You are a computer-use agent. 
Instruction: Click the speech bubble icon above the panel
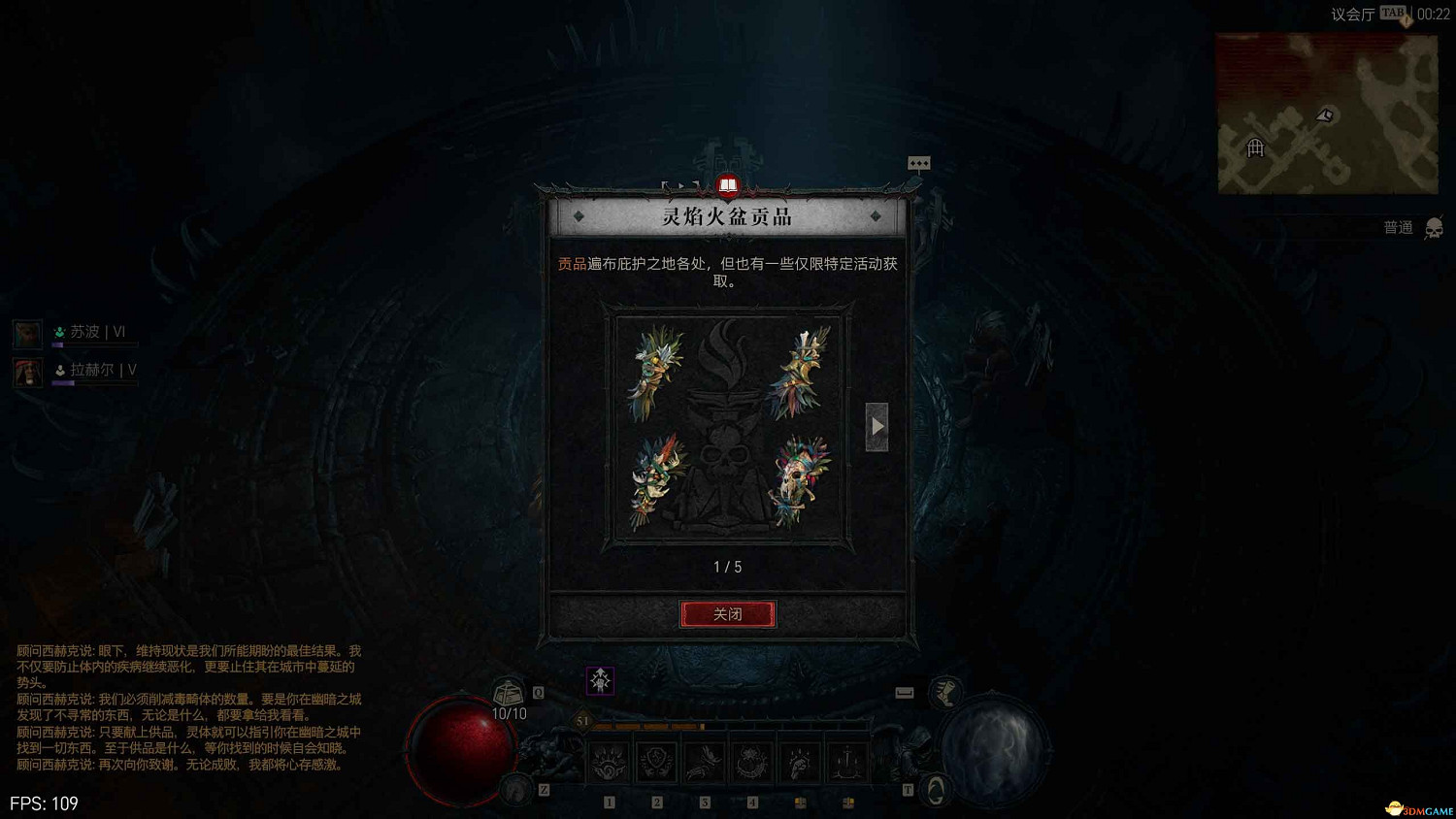click(918, 163)
